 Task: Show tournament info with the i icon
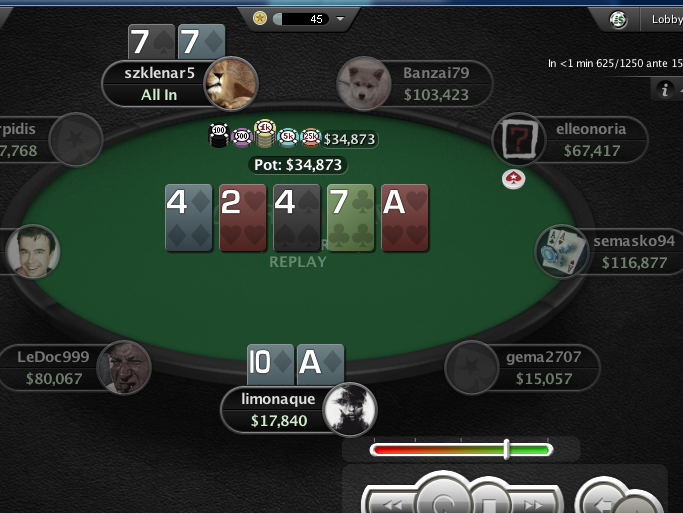point(664,90)
